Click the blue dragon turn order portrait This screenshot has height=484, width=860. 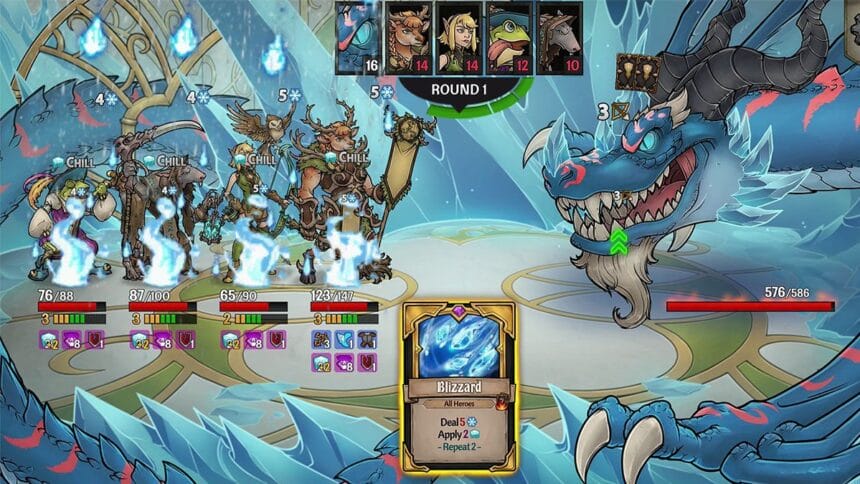(356, 36)
